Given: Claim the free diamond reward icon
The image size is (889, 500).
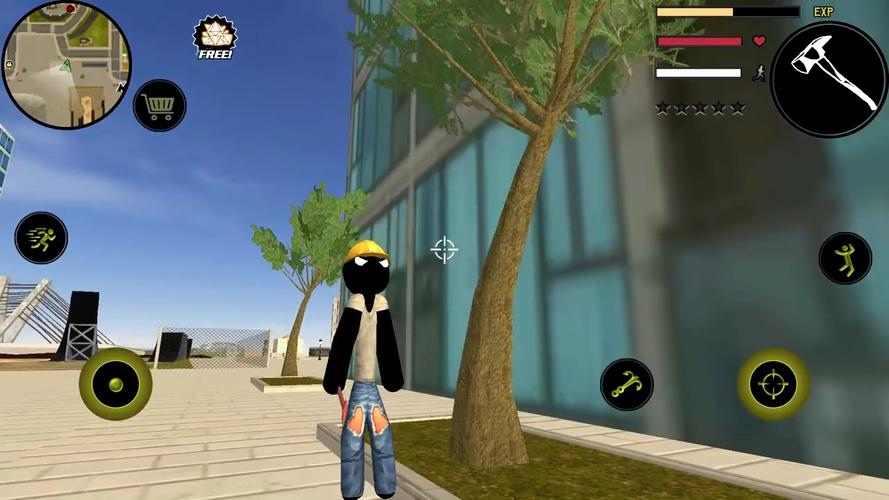Looking at the screenshot, I should click(213, 37).
